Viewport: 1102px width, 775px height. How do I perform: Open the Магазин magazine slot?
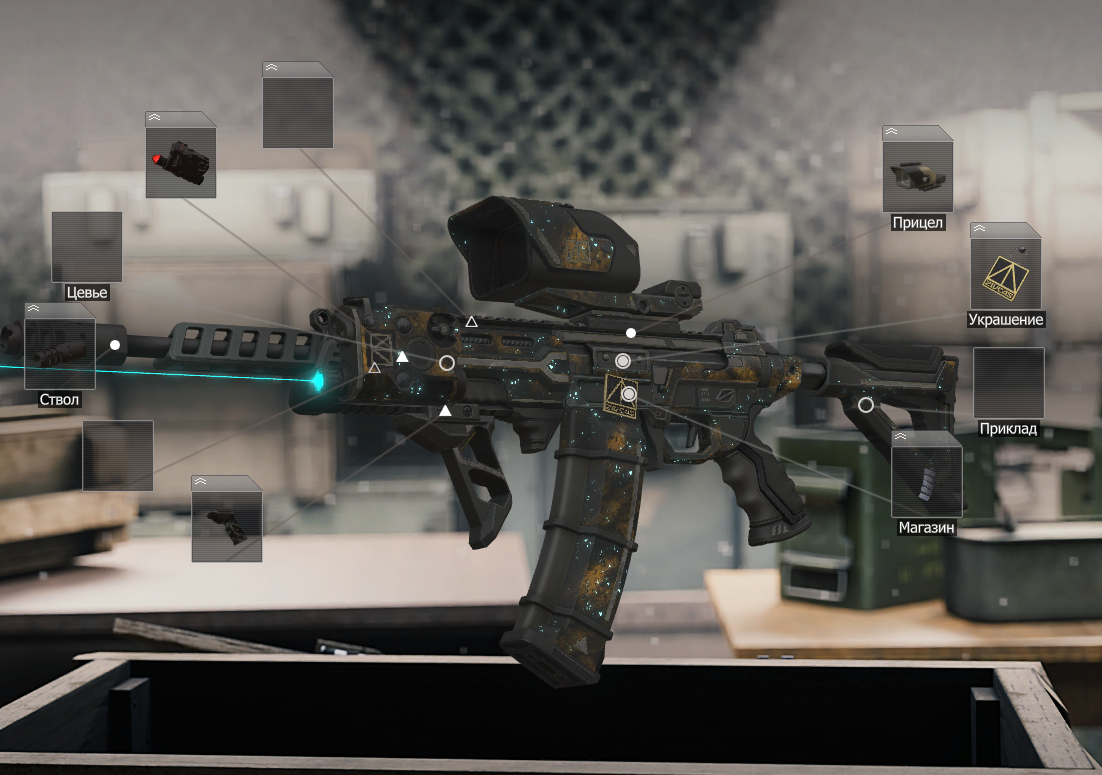926,481
